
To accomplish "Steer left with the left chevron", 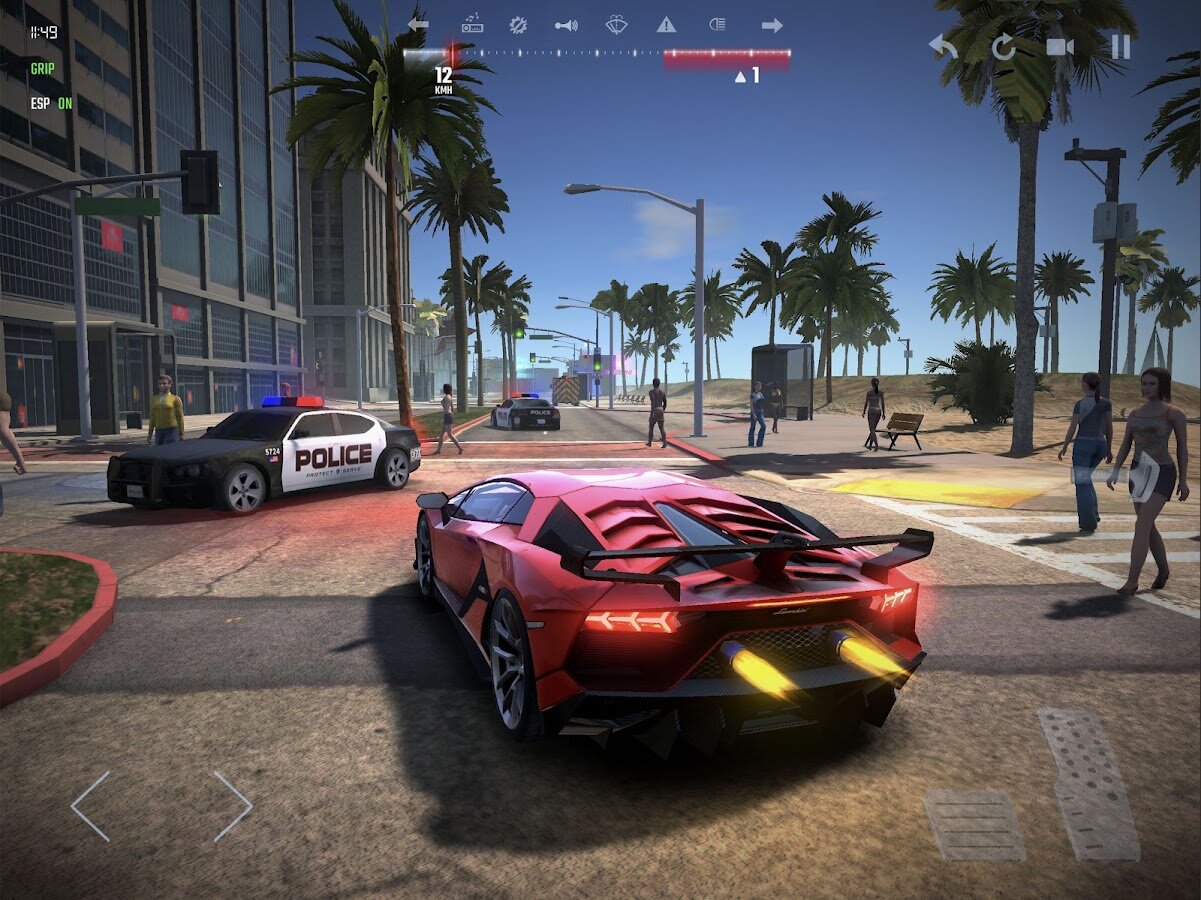I will point(91,806).
